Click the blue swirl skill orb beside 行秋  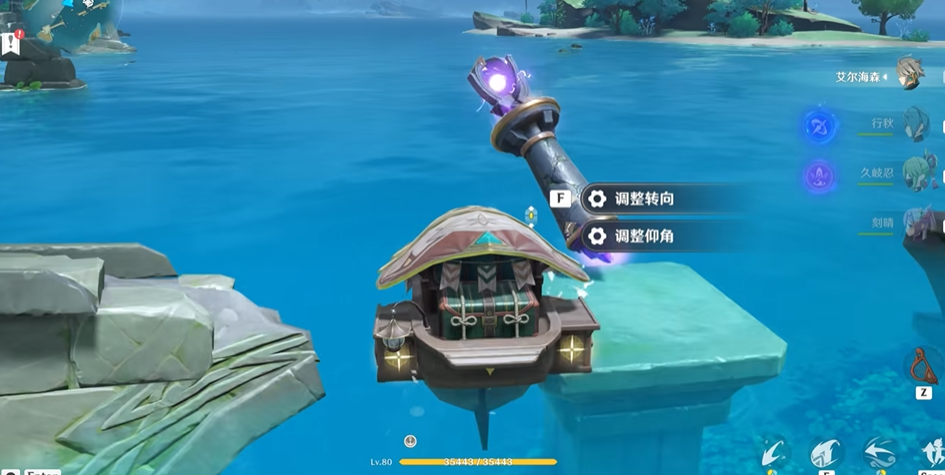(x=820, y=127)
